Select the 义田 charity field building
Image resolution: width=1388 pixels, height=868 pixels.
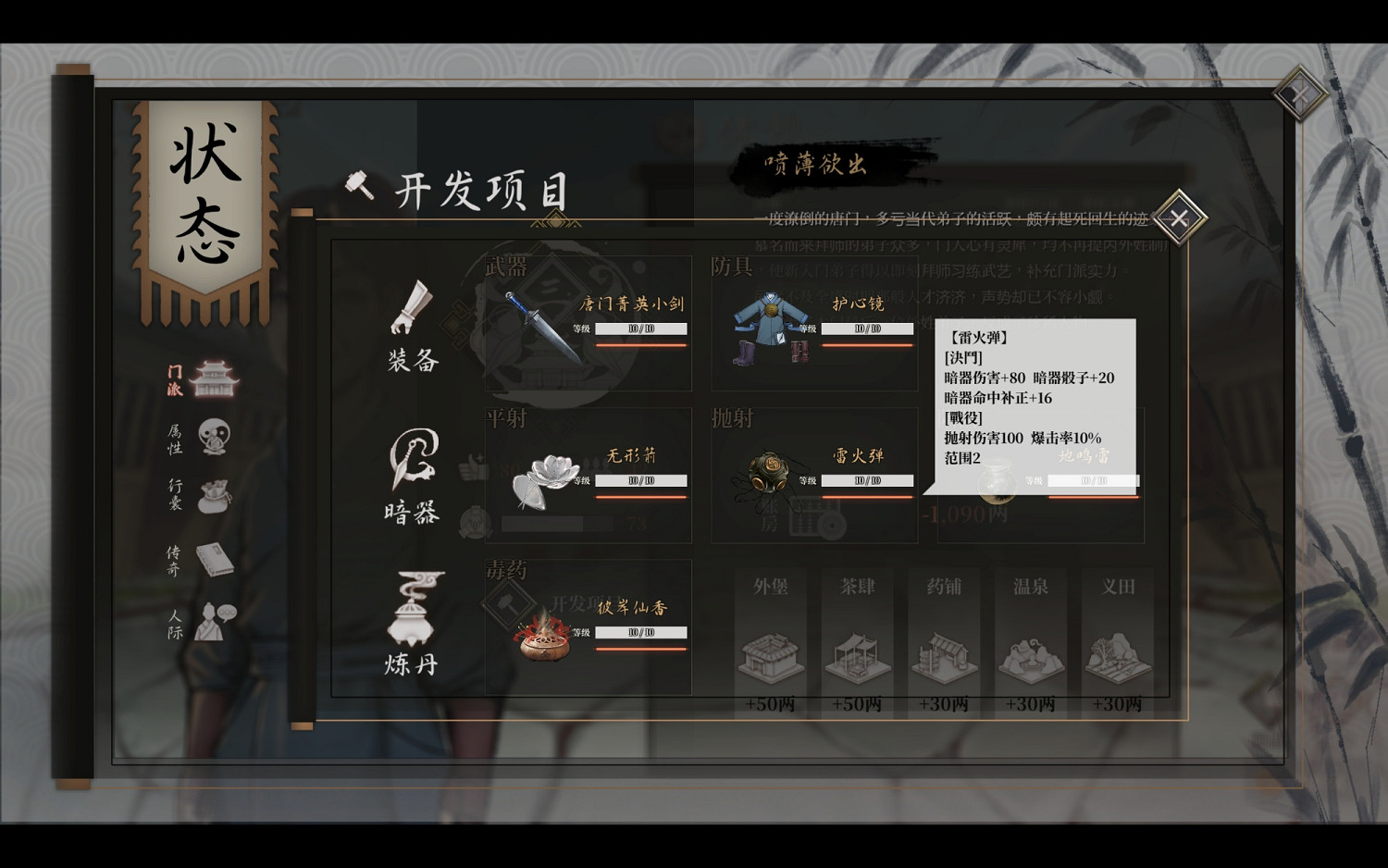pos(1116,652)
